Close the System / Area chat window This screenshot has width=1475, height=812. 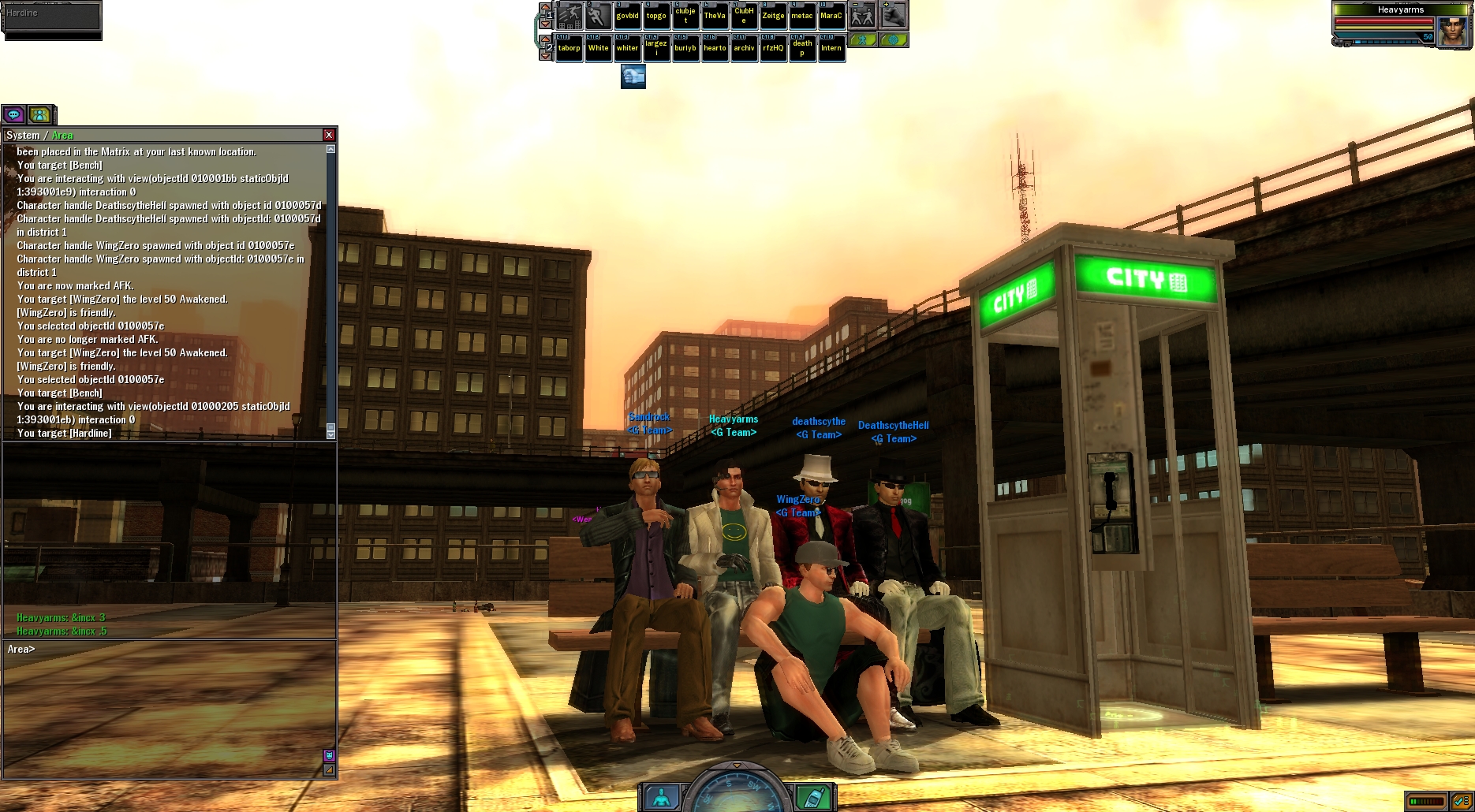click(329, 135)
